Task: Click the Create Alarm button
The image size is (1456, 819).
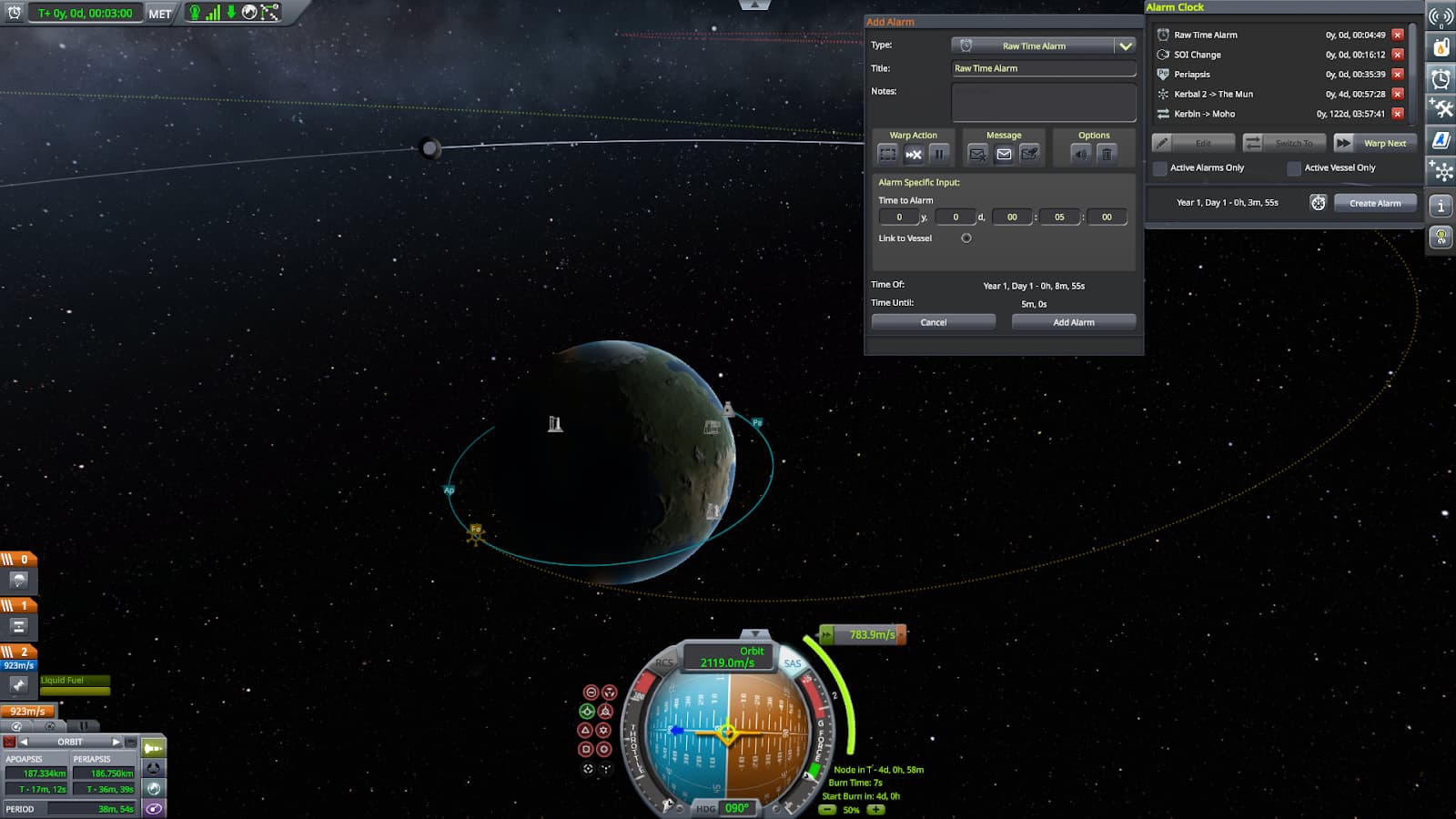Action: [1375, 203]
